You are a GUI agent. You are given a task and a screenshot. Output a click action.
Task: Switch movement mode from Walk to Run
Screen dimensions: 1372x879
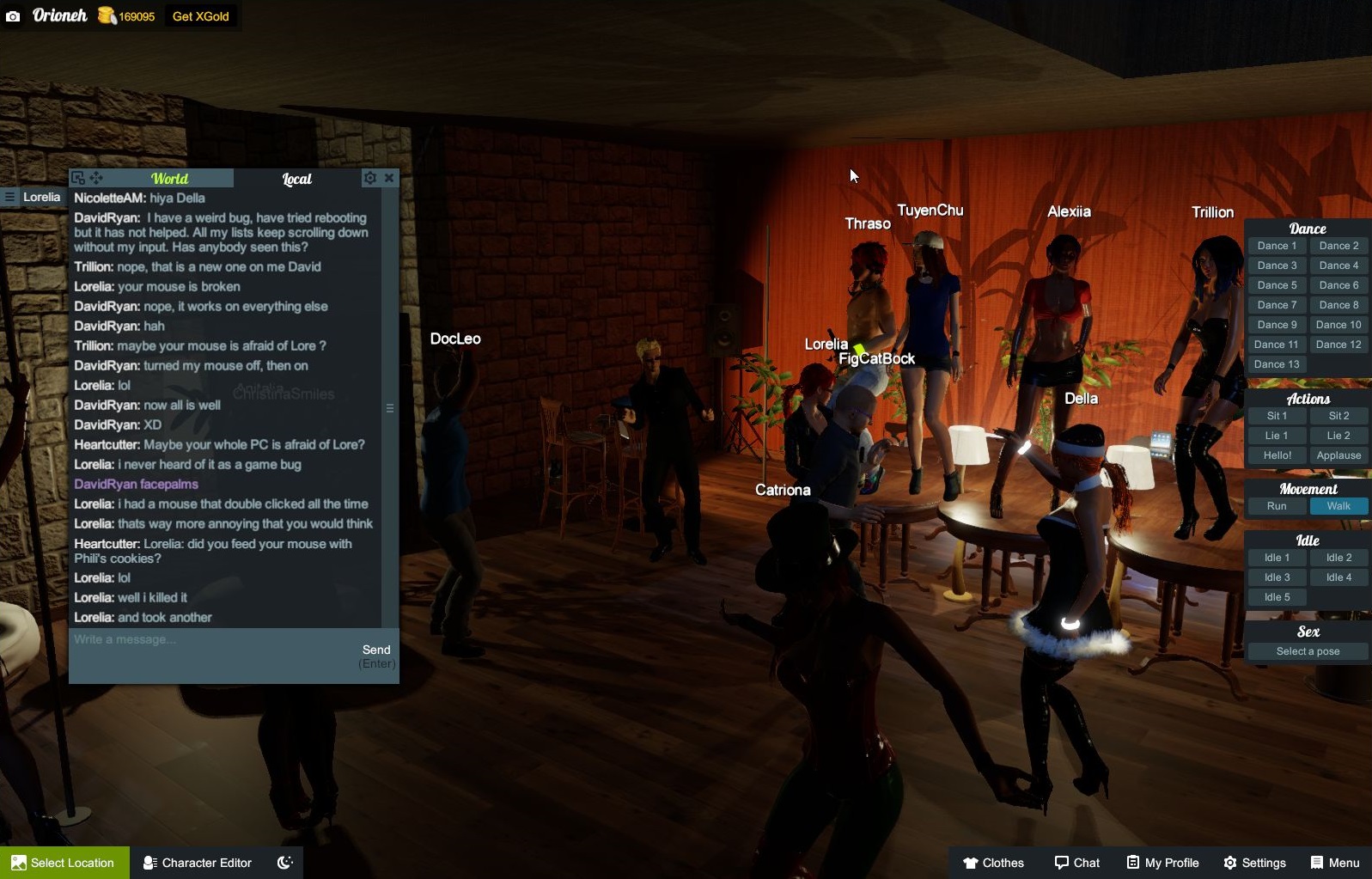click(1276, 506)
